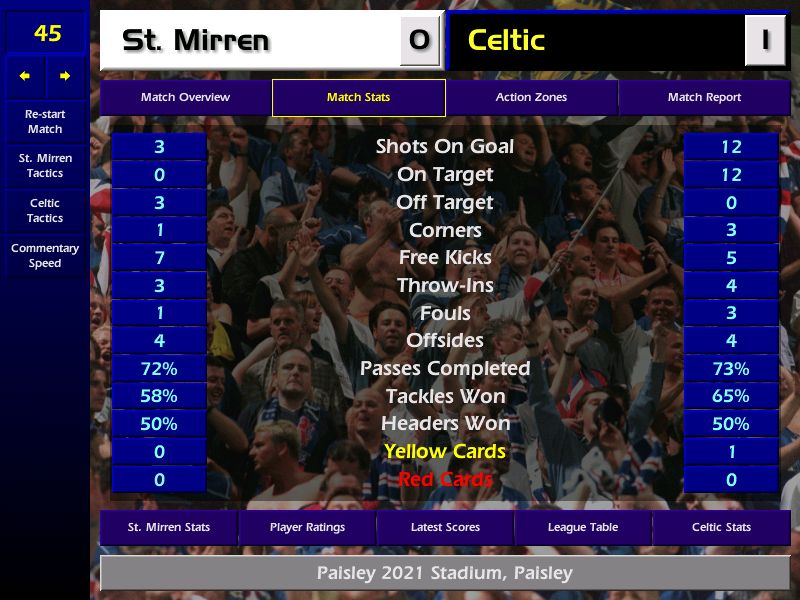Open the League Table
Screen dimensions: 800x600
(x=583, y=527)
